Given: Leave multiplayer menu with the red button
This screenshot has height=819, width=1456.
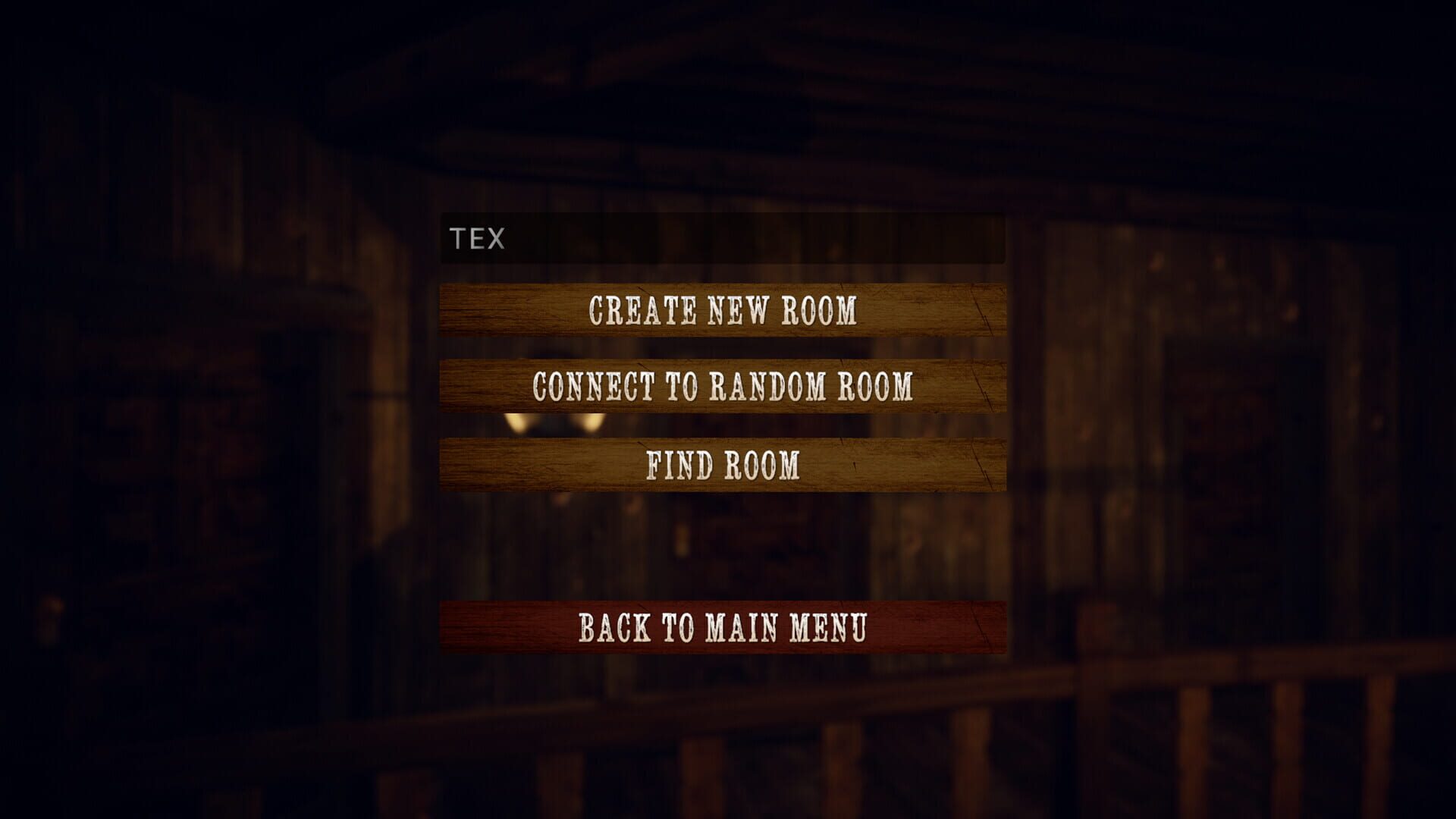Looking at the screenshot, I should [x=724, y=628].
